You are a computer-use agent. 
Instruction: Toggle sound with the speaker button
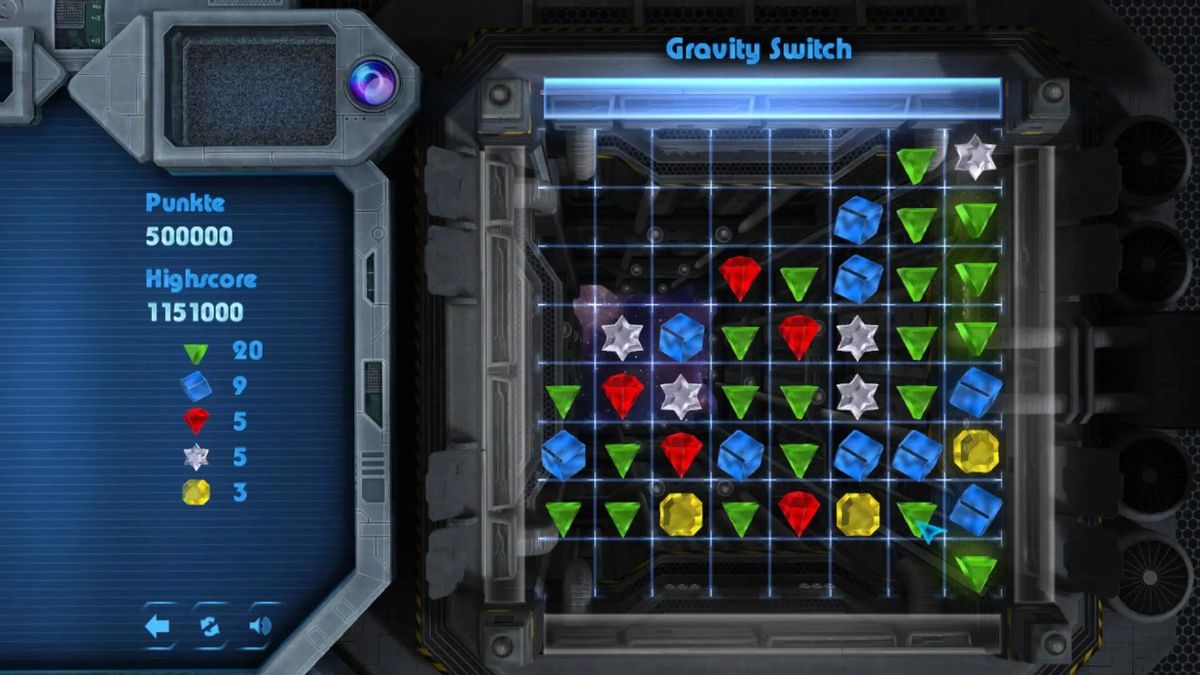point(260,627)
